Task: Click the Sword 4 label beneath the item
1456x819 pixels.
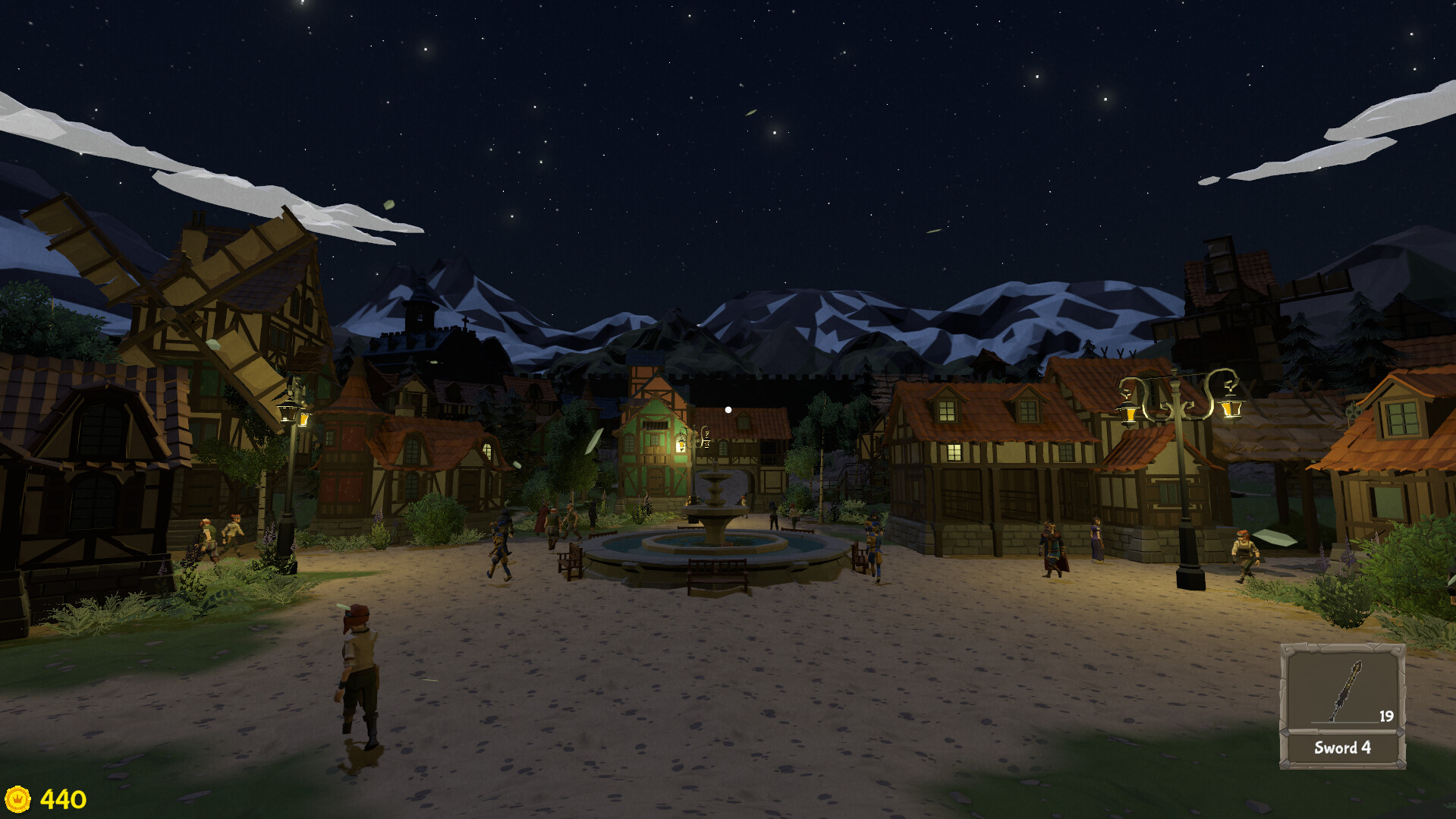Action: 1343,748
